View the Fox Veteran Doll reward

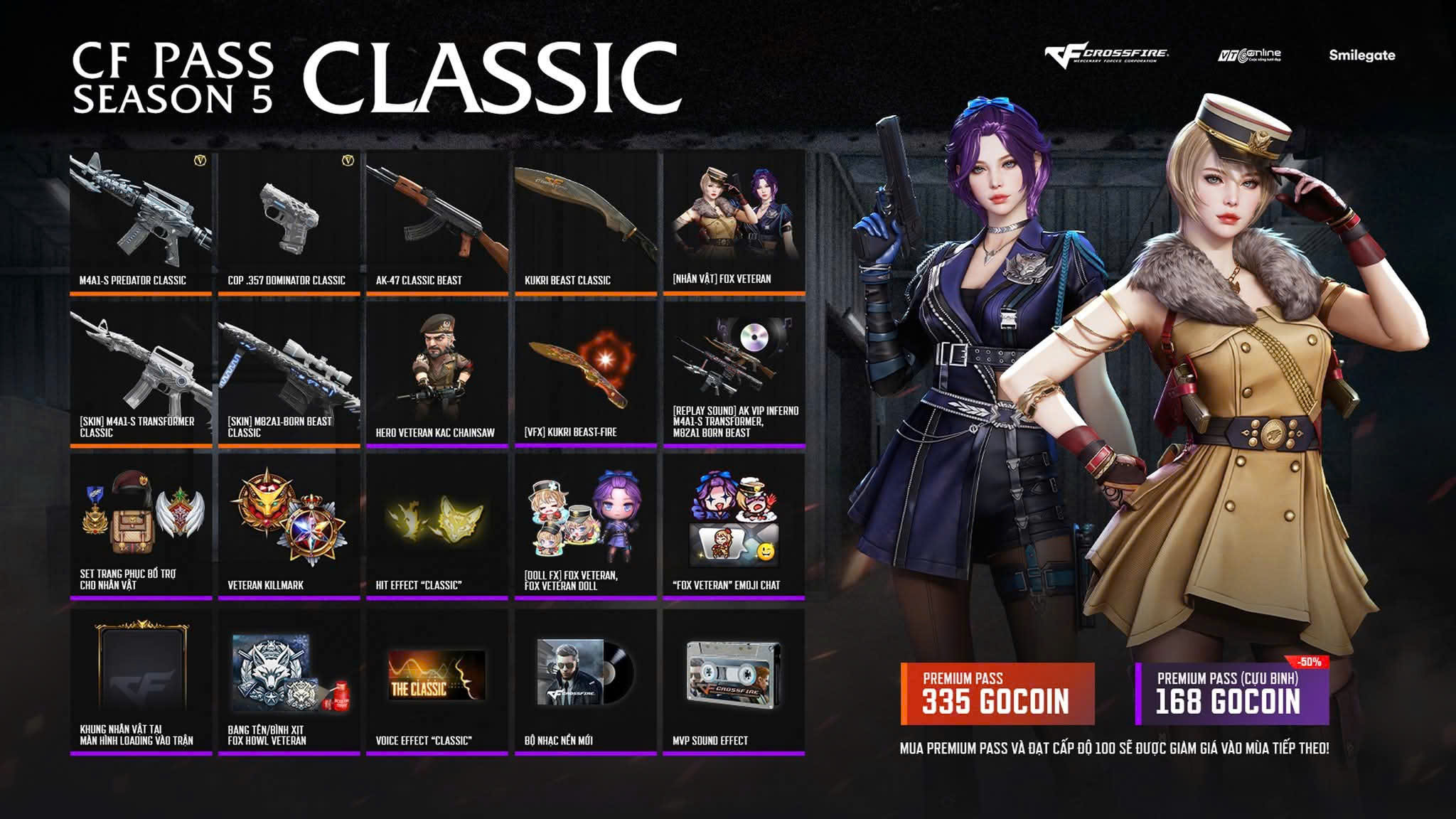point(586,526)
